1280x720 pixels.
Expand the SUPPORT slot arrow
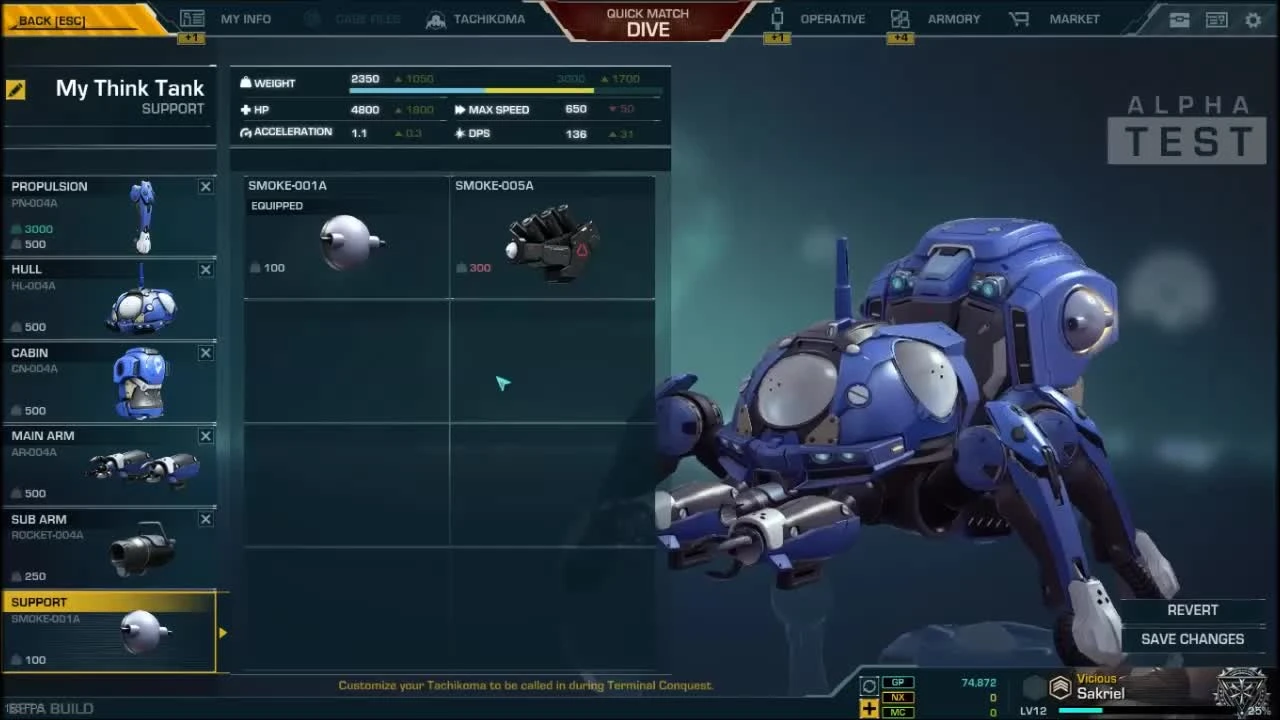coord(223,632)
